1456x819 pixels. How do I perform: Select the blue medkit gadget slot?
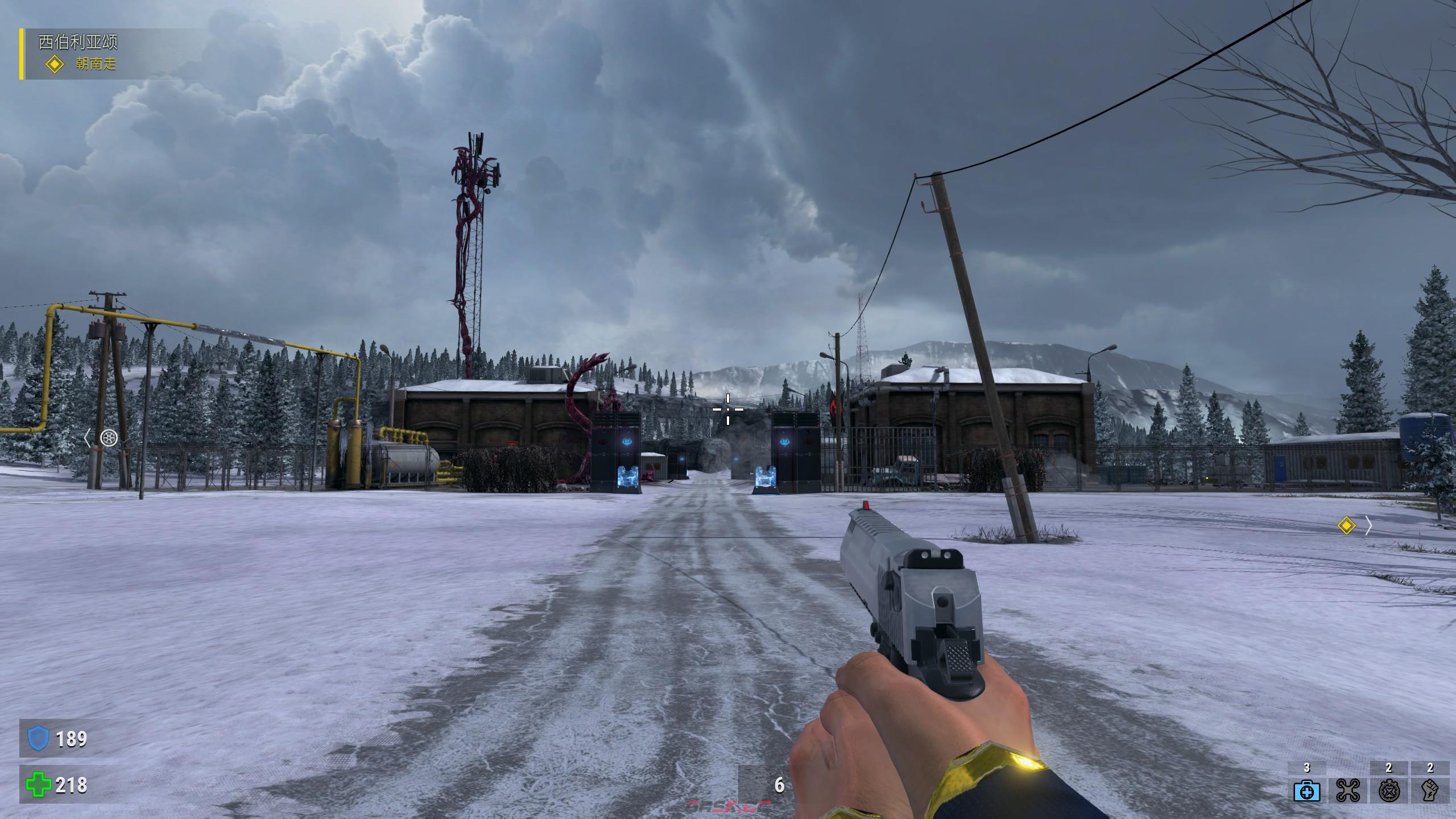click(1306, 791)
